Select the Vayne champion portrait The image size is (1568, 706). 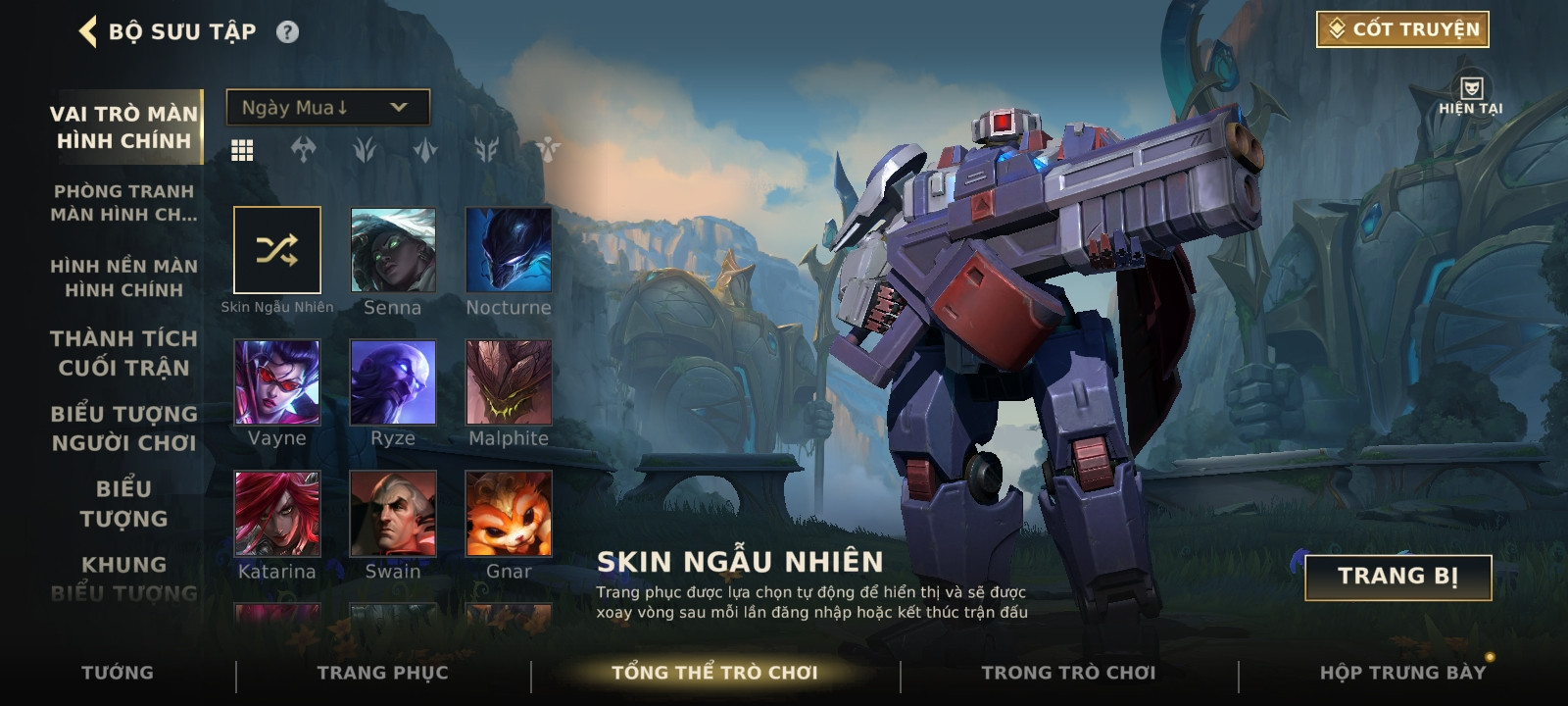point(277,382)
